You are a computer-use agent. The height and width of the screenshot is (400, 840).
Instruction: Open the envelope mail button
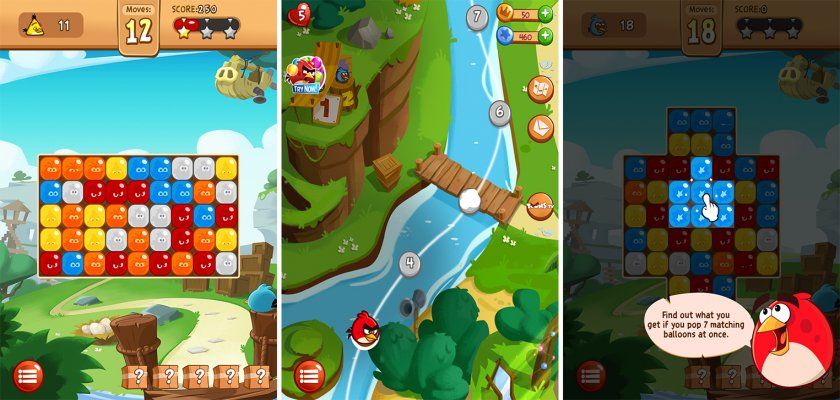click(x=540, y=128)
